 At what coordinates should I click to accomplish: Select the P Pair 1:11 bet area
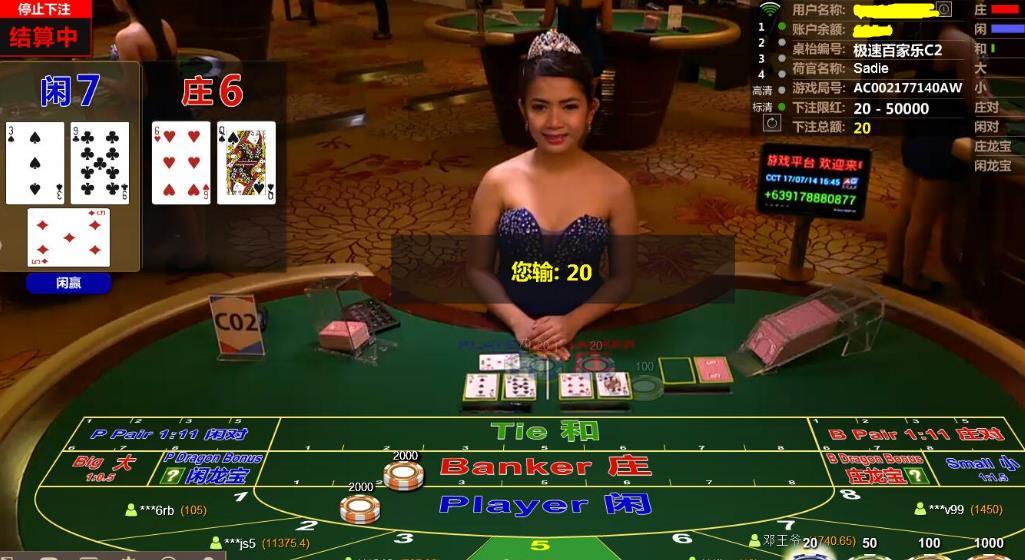pos(168,434)
